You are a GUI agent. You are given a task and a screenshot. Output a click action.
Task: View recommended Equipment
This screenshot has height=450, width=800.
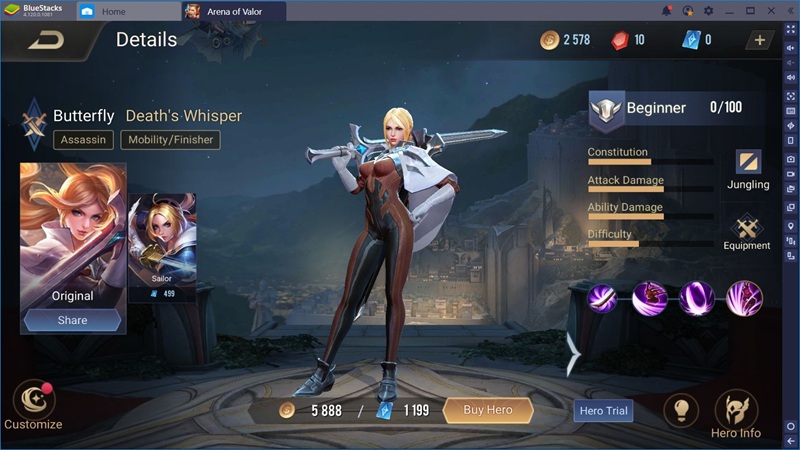coord(747,232)
